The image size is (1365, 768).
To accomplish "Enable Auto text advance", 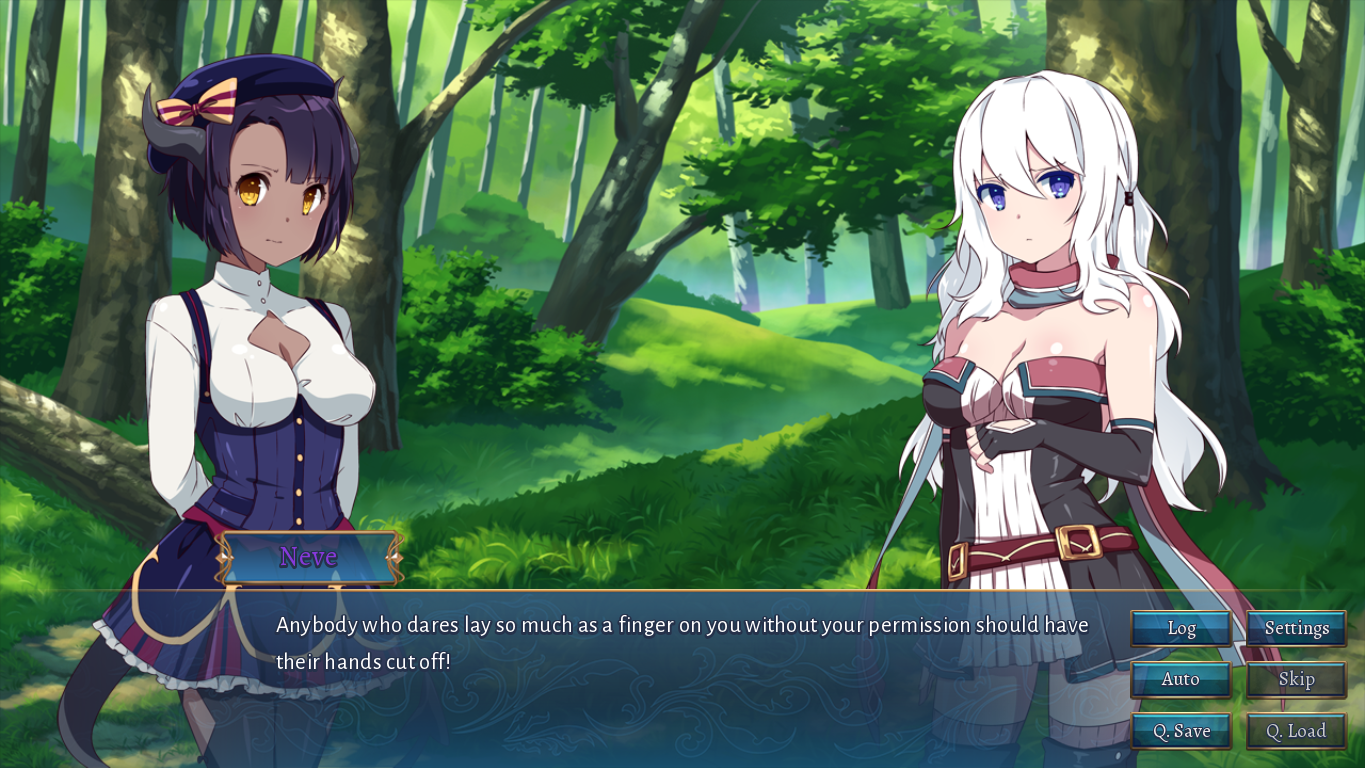I will pos(1181,680).
